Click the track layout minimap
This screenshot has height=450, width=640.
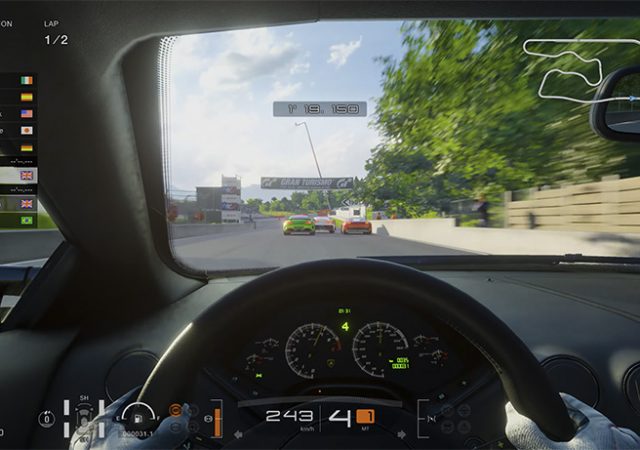567,68
